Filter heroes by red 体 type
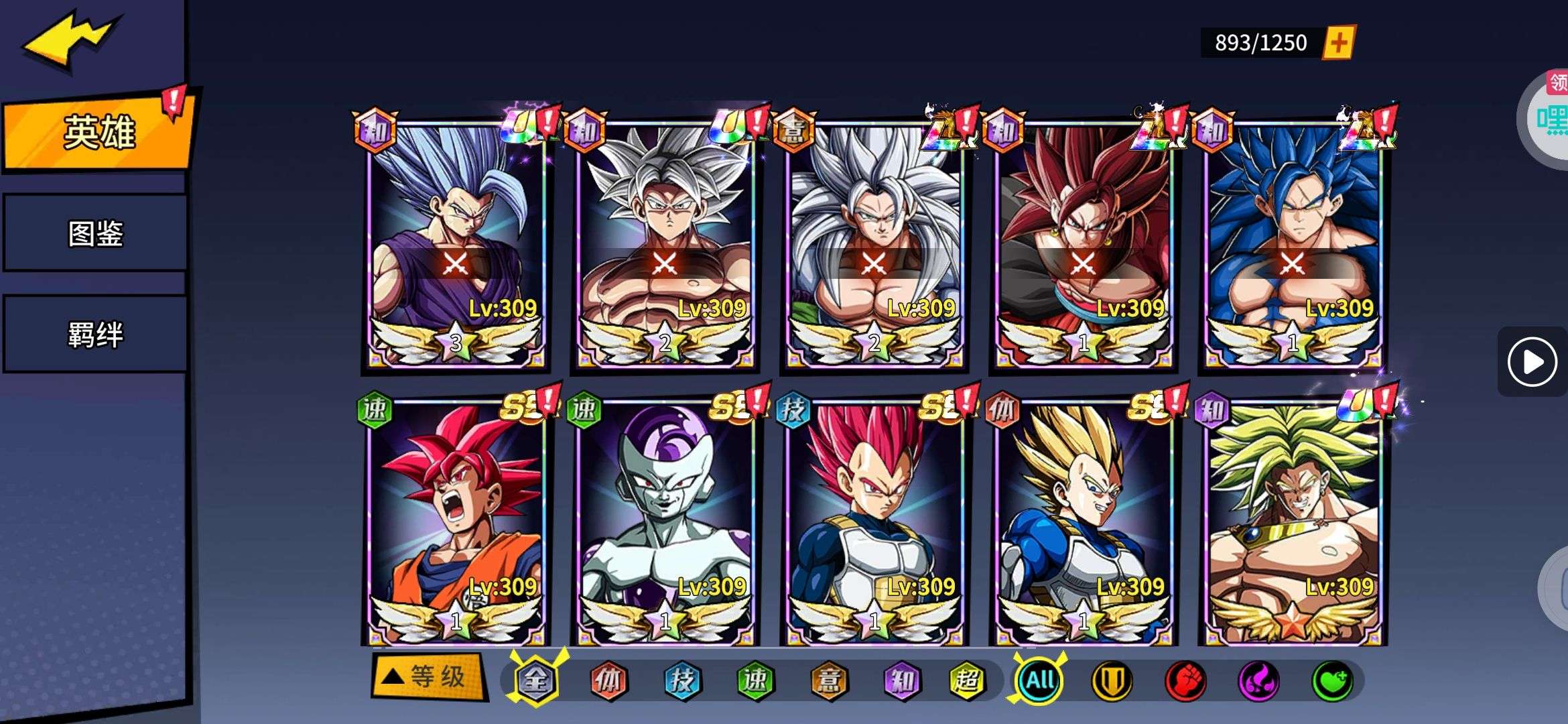Screen dimensions: 1568x724 pos(608,680)
